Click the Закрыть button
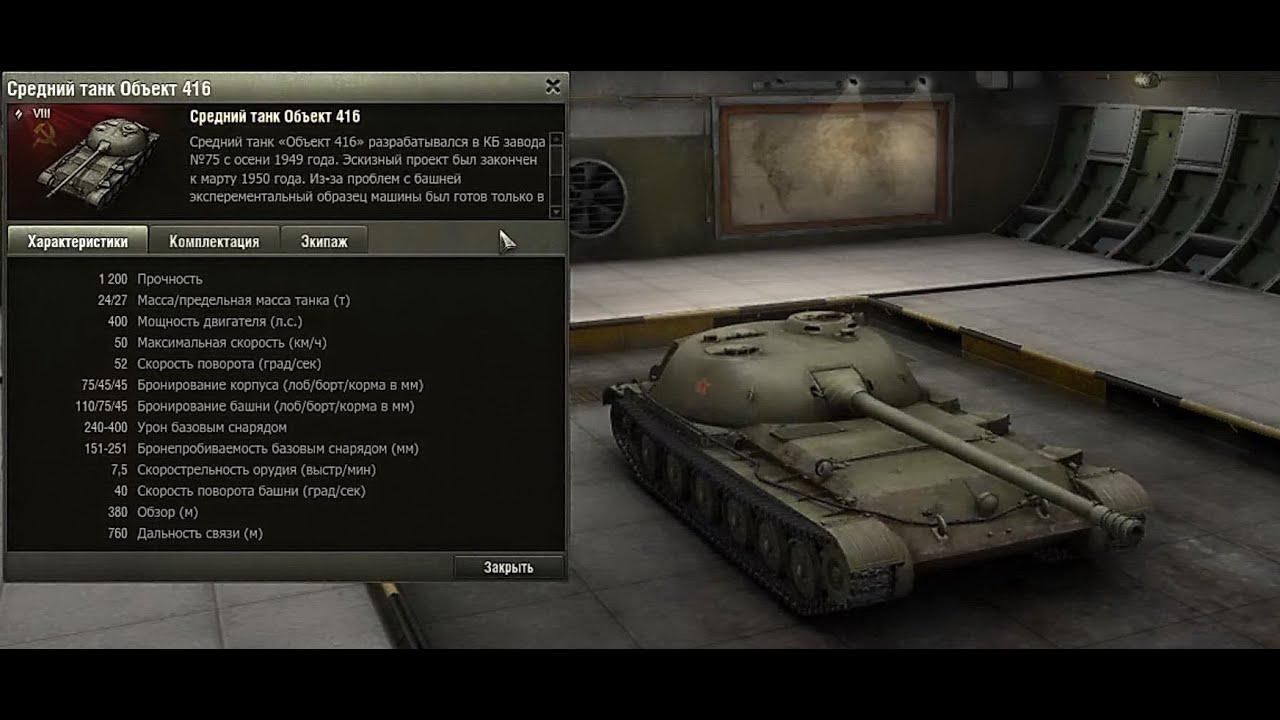The image size is (1280, 720). point(509,567)
